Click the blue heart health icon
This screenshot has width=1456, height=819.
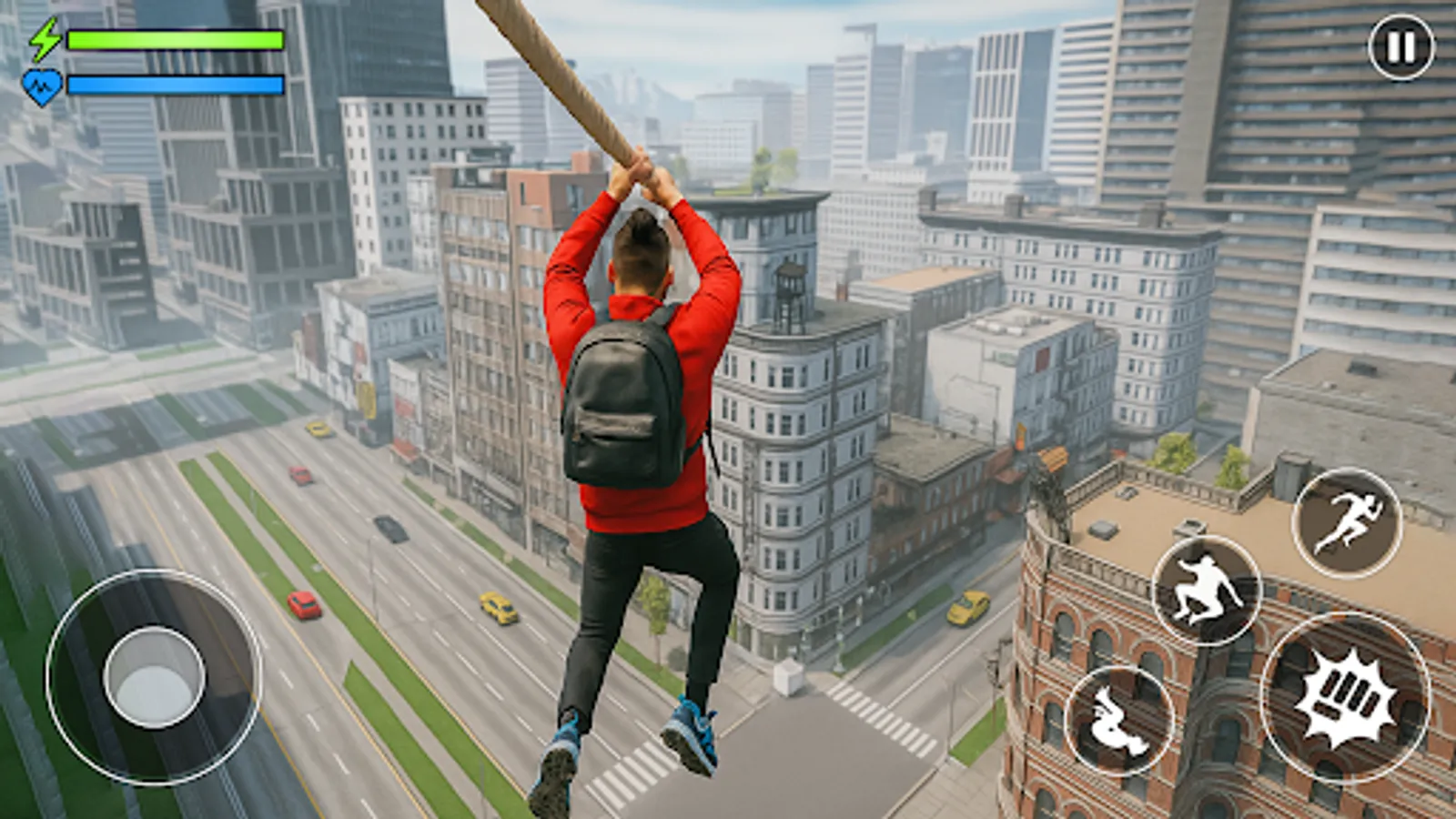44,84
